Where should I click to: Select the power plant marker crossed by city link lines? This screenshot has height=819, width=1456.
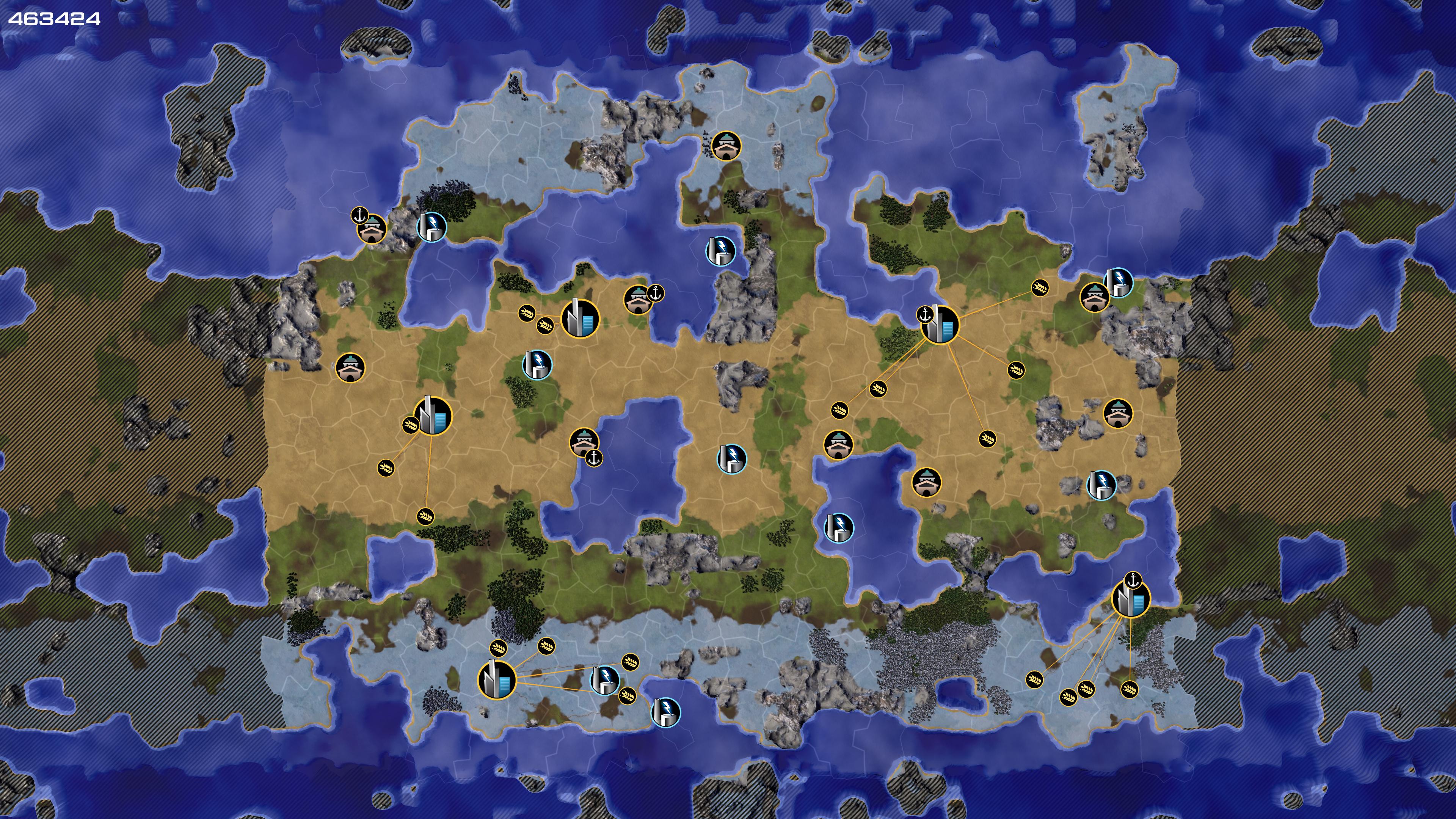(604, 679)
